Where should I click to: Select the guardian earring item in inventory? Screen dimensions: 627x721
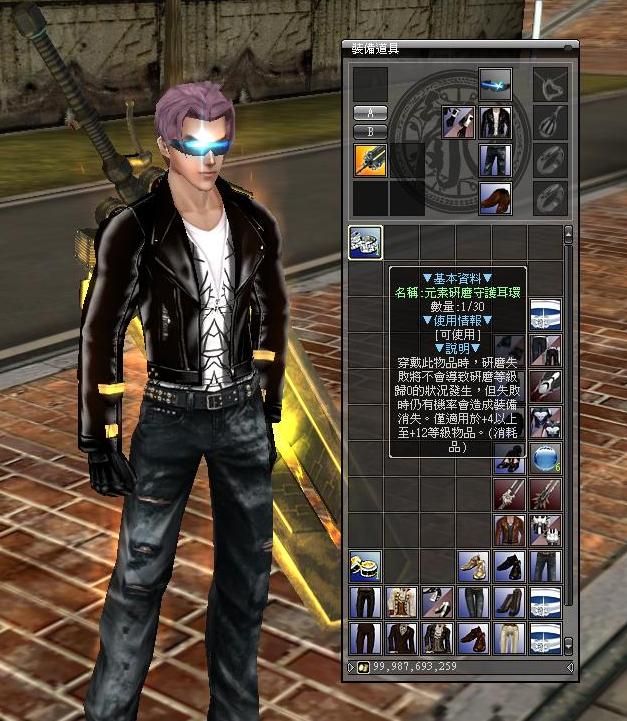click(x=365, y=242)
